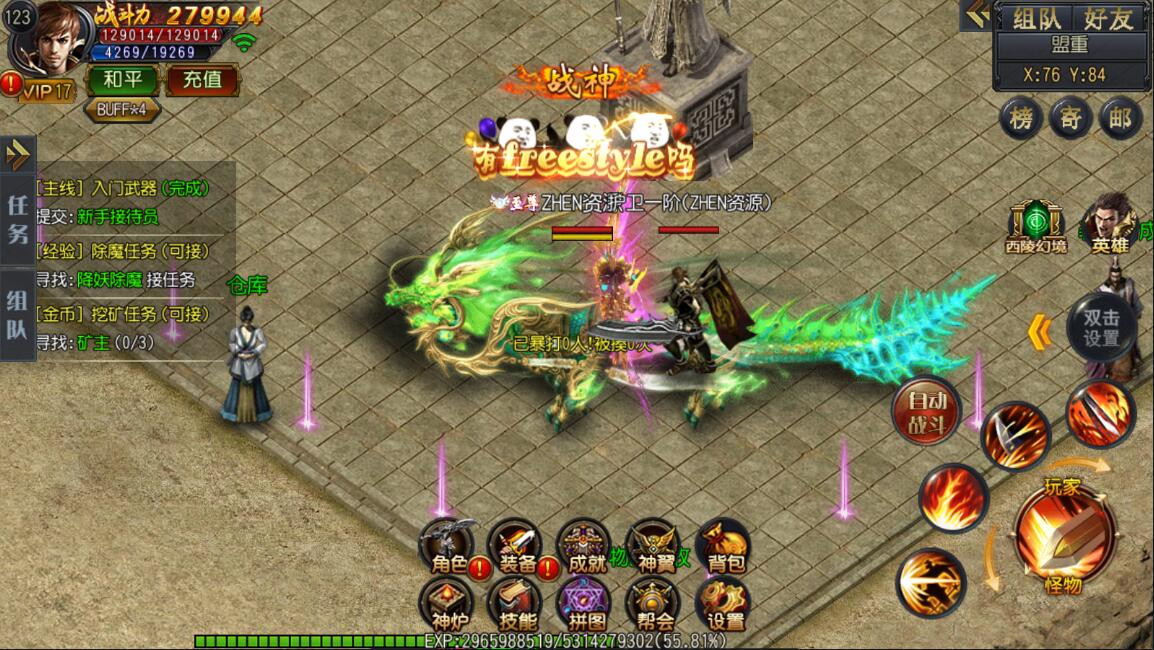Toggle 自动战斗 auto battle
The width and height of the screenshot is (1154, 650).
(x=926, y=410)
